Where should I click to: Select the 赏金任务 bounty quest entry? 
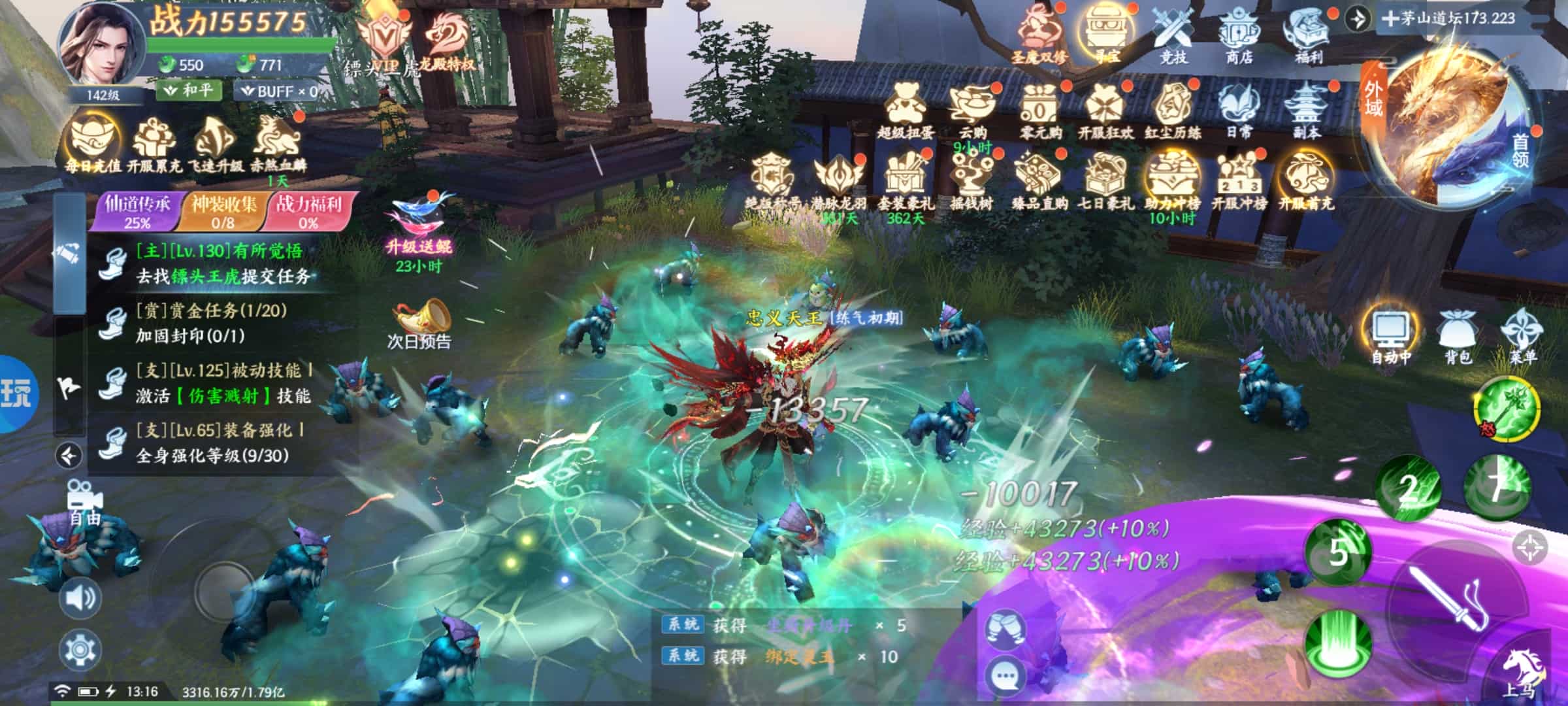click(210, 323)
